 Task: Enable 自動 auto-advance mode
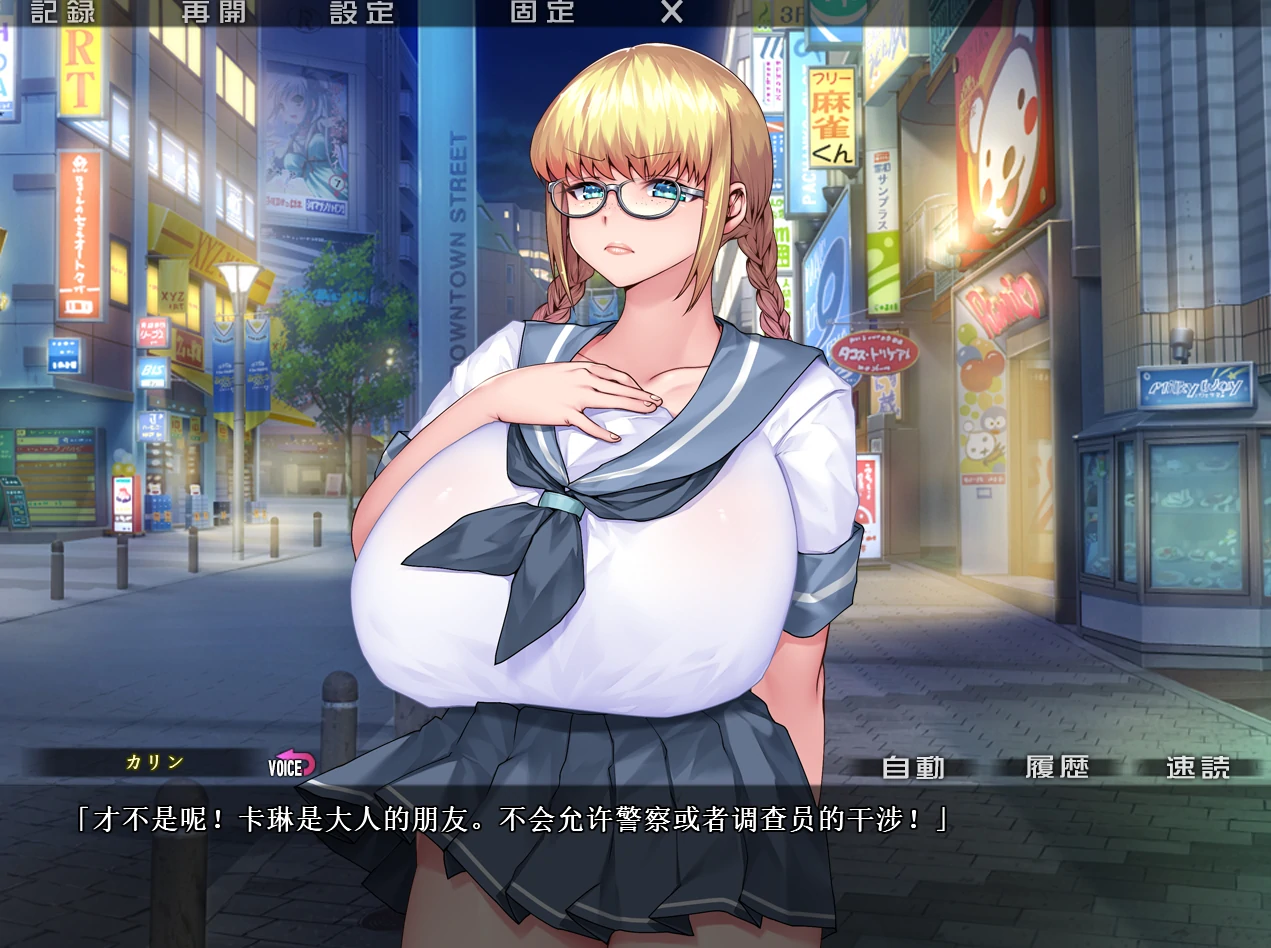pos(914,768)
